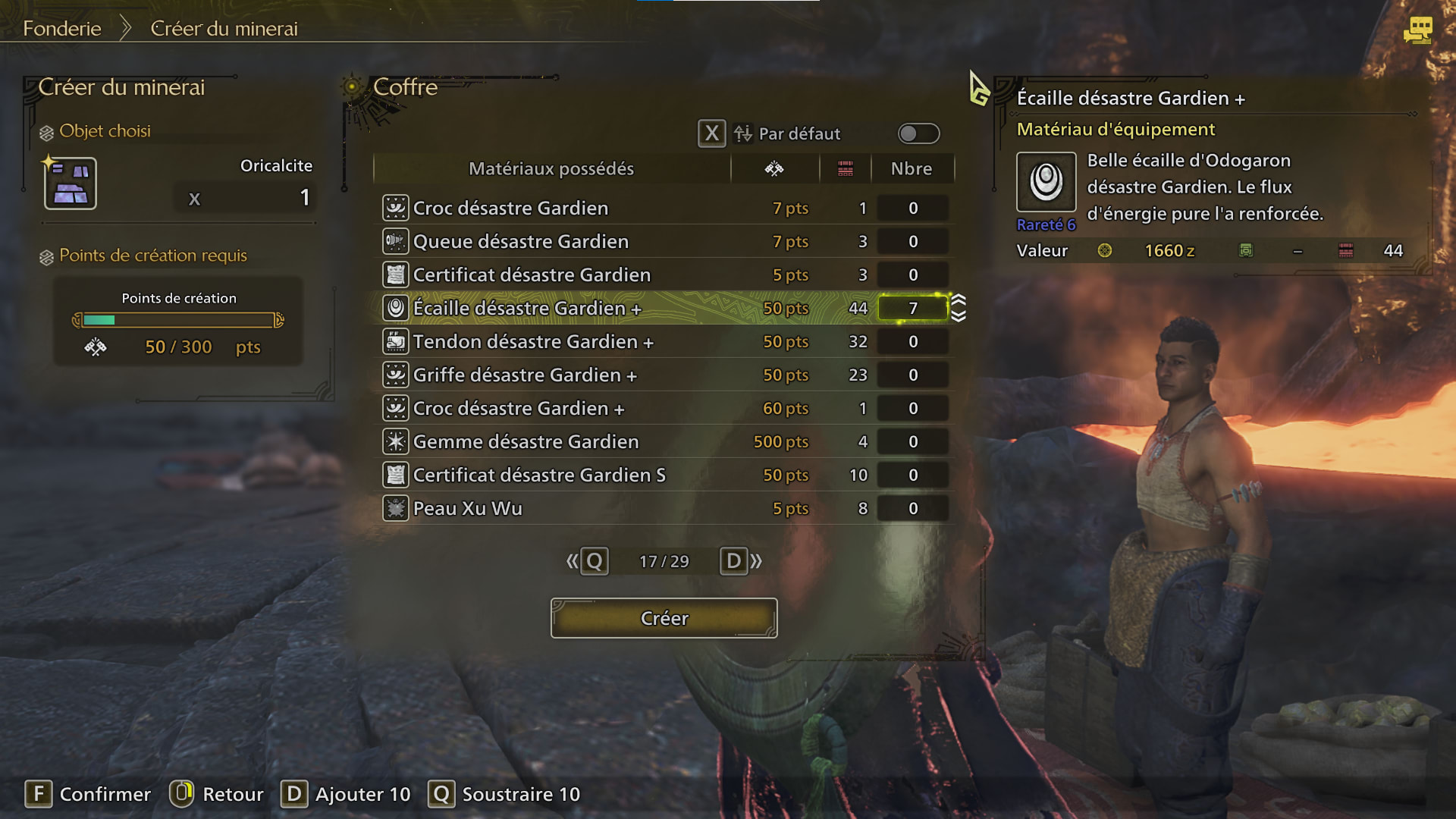Select the Croc désastre Gardien row
This screenshot has width=1456, height=819.
coord(510,209)
